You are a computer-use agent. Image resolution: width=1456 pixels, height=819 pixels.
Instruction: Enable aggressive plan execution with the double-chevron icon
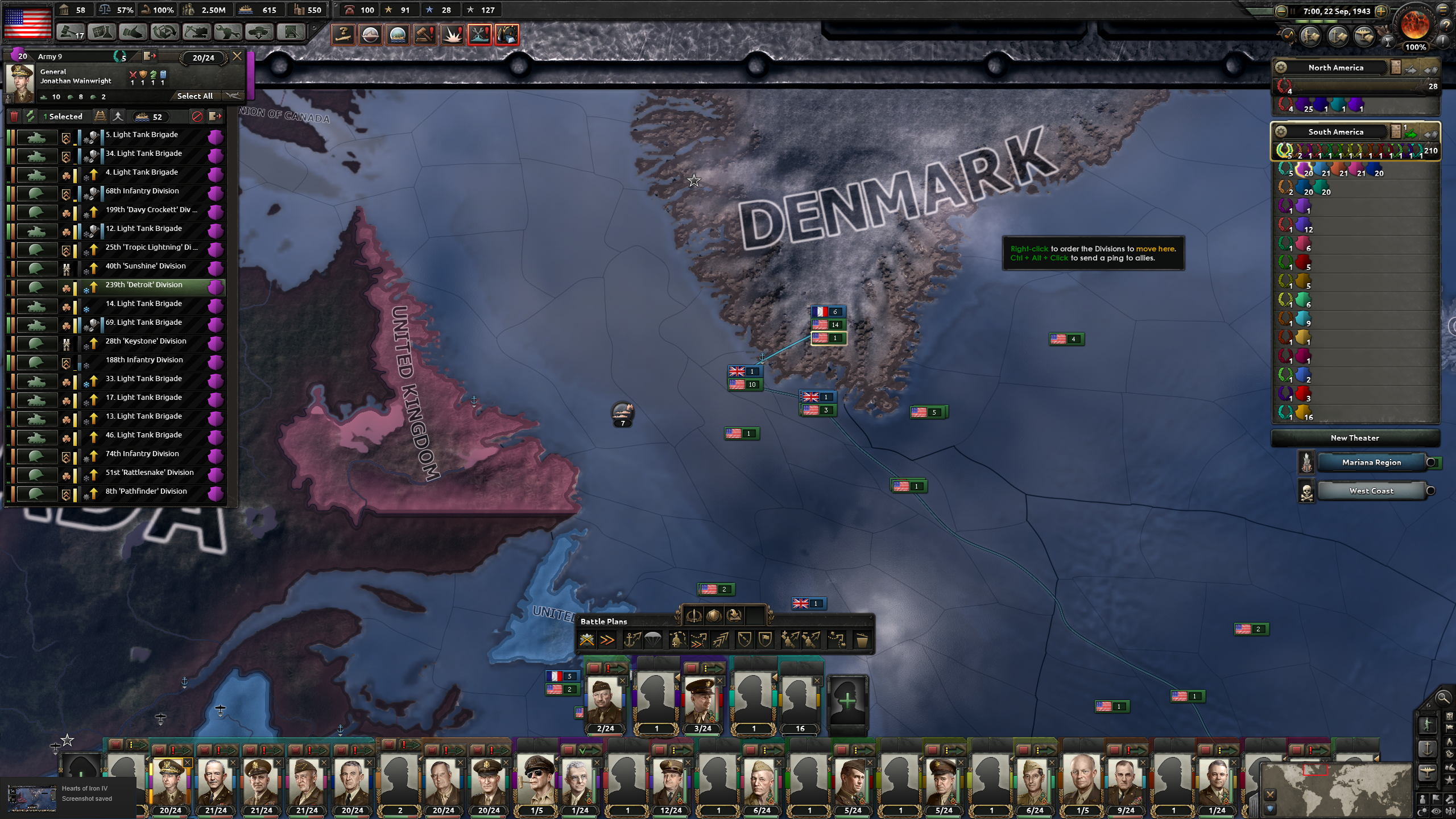(x=606, y=641)
